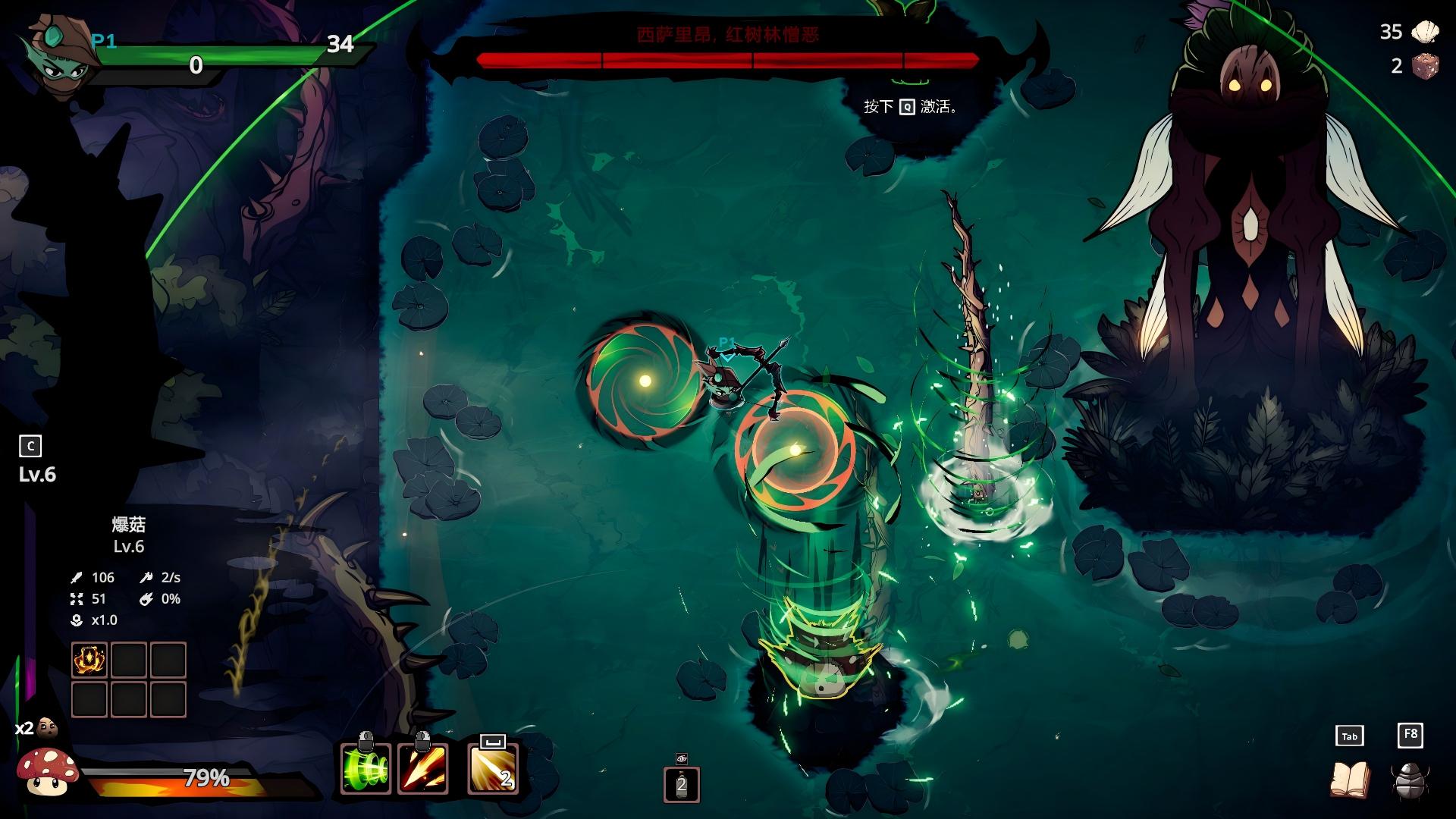
Task: Click the red mushroom character portrait
Action: coord(47,772)
